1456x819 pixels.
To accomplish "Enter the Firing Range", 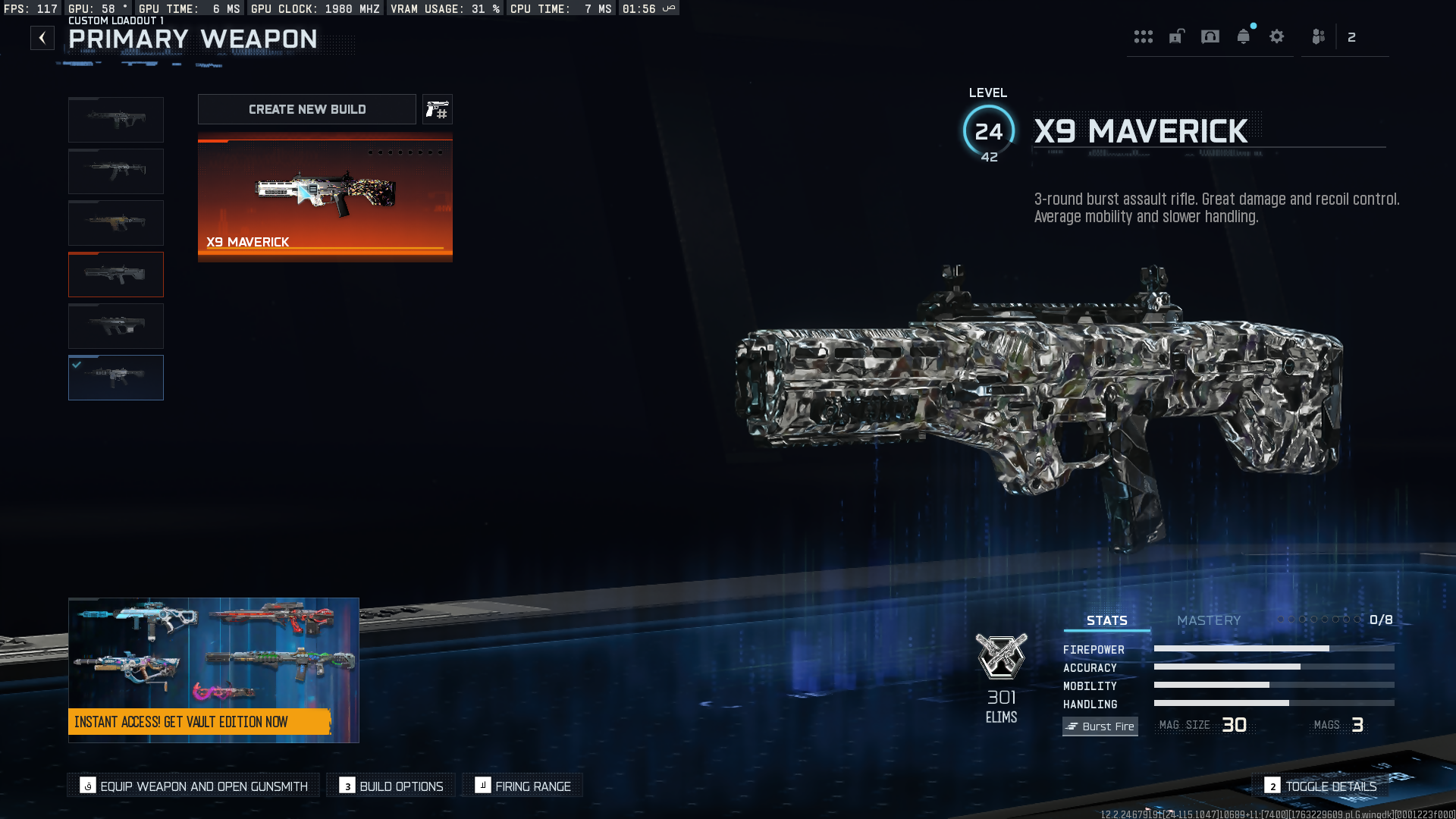I will pos(522,786).
